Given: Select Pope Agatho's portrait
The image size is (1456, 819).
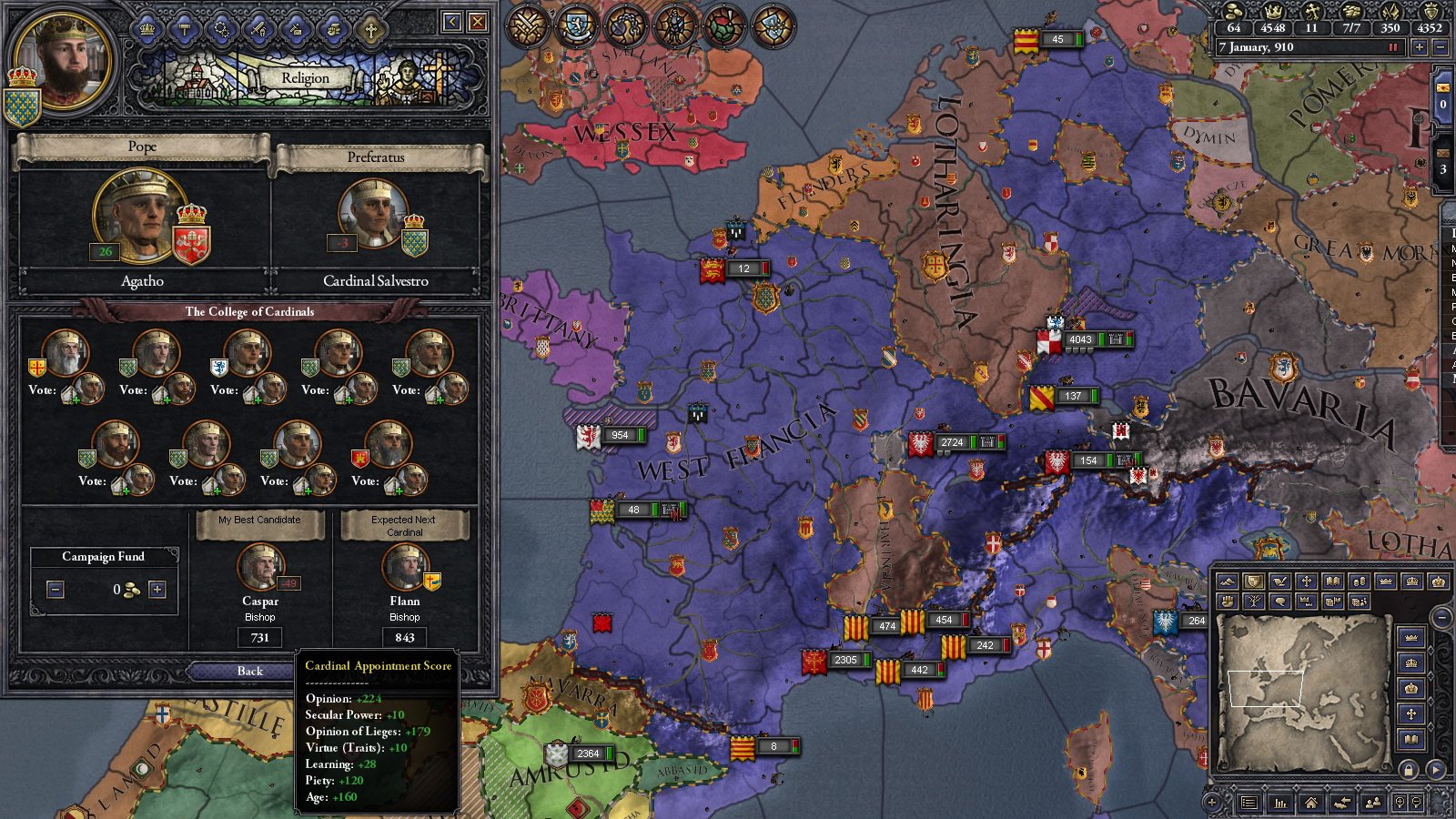Looking at the screenshot, I should point(137,212).
